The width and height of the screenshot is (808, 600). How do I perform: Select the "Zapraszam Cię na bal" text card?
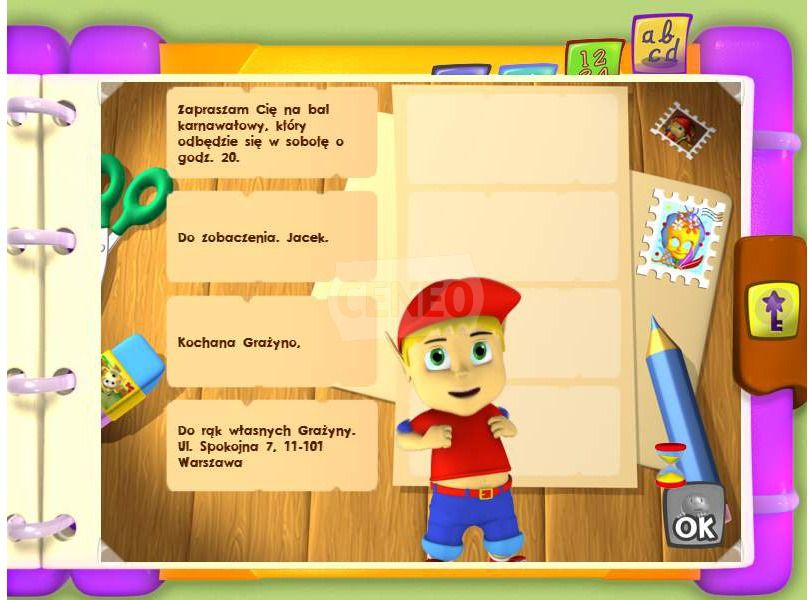click(271, 132)
